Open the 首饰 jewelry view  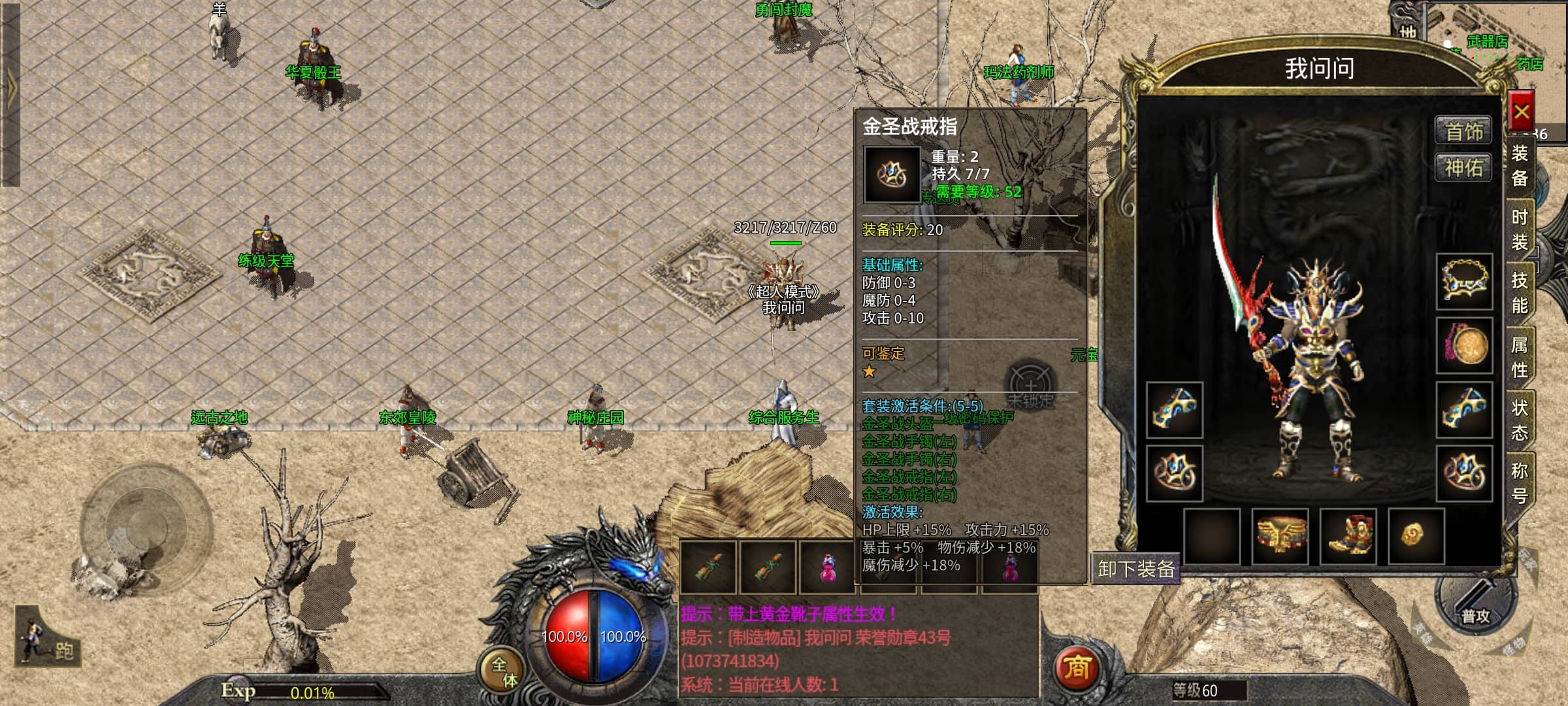coord(1463,131)
